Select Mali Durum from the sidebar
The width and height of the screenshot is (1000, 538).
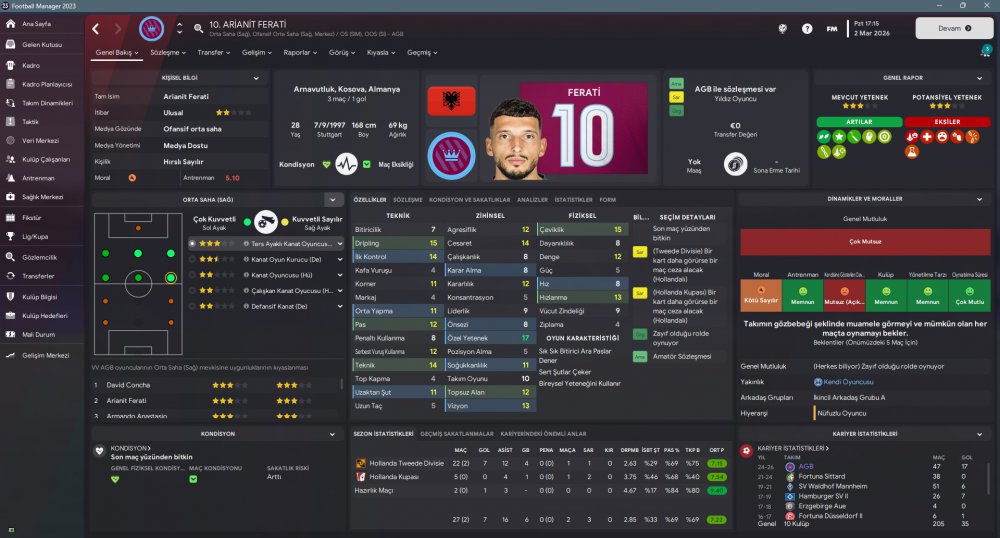tap(38, 334)
